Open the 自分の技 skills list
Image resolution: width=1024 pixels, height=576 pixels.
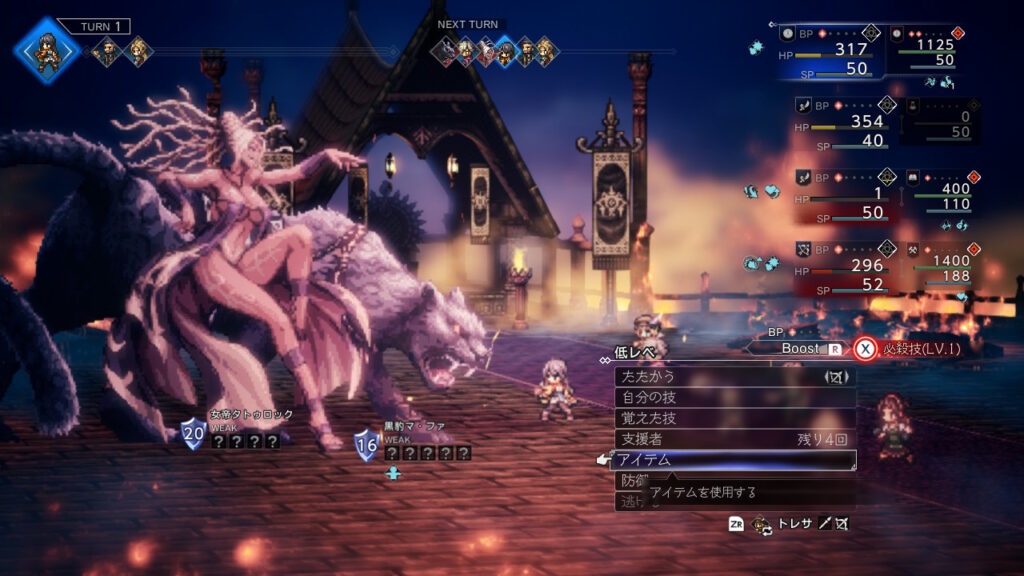pos(734,398)
